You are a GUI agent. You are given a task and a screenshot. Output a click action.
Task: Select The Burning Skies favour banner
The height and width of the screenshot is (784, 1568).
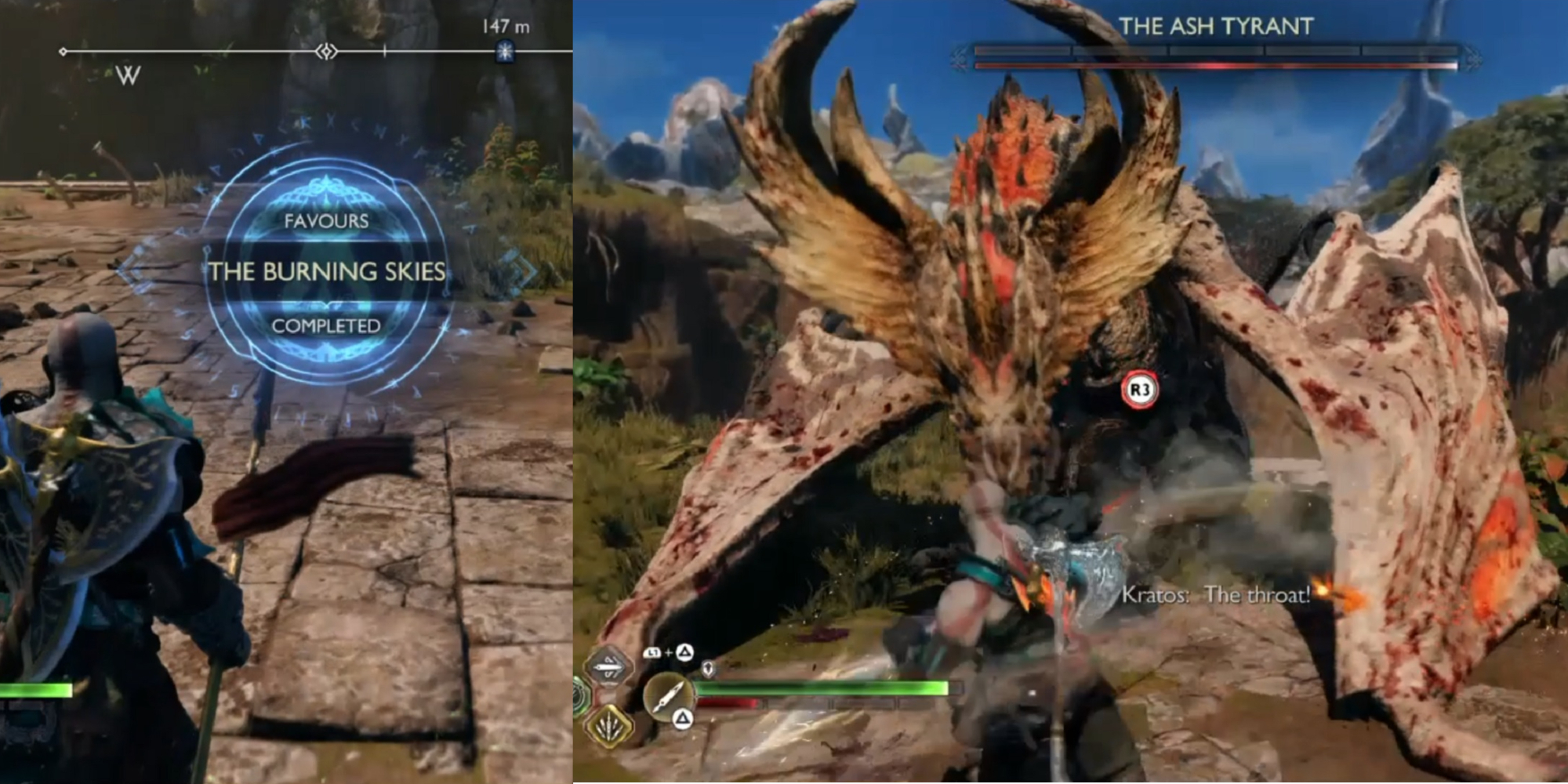tap(326, 271)
